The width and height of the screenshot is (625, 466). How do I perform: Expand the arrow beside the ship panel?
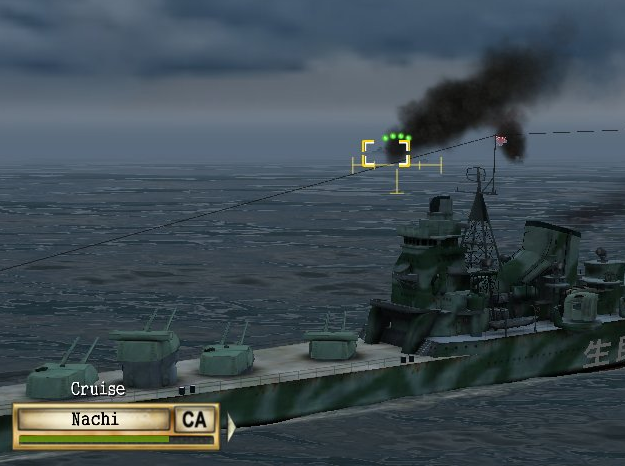pos(232,427)
